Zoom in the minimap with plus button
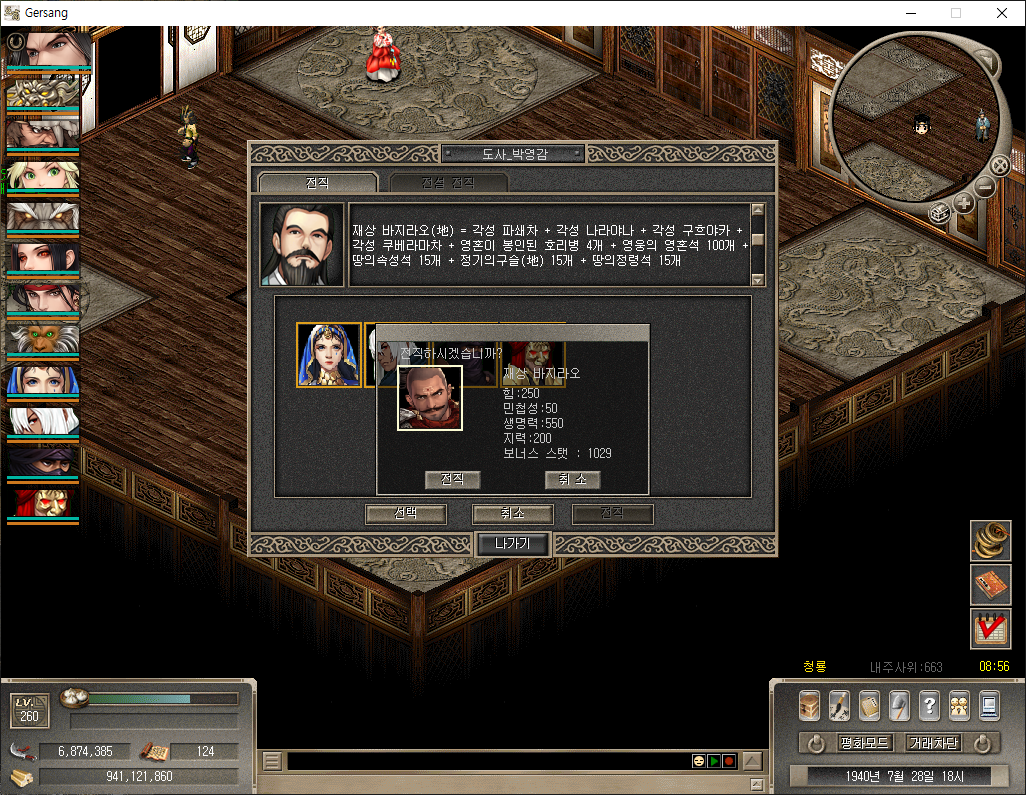1026x795 pixels. pos(964,203)
